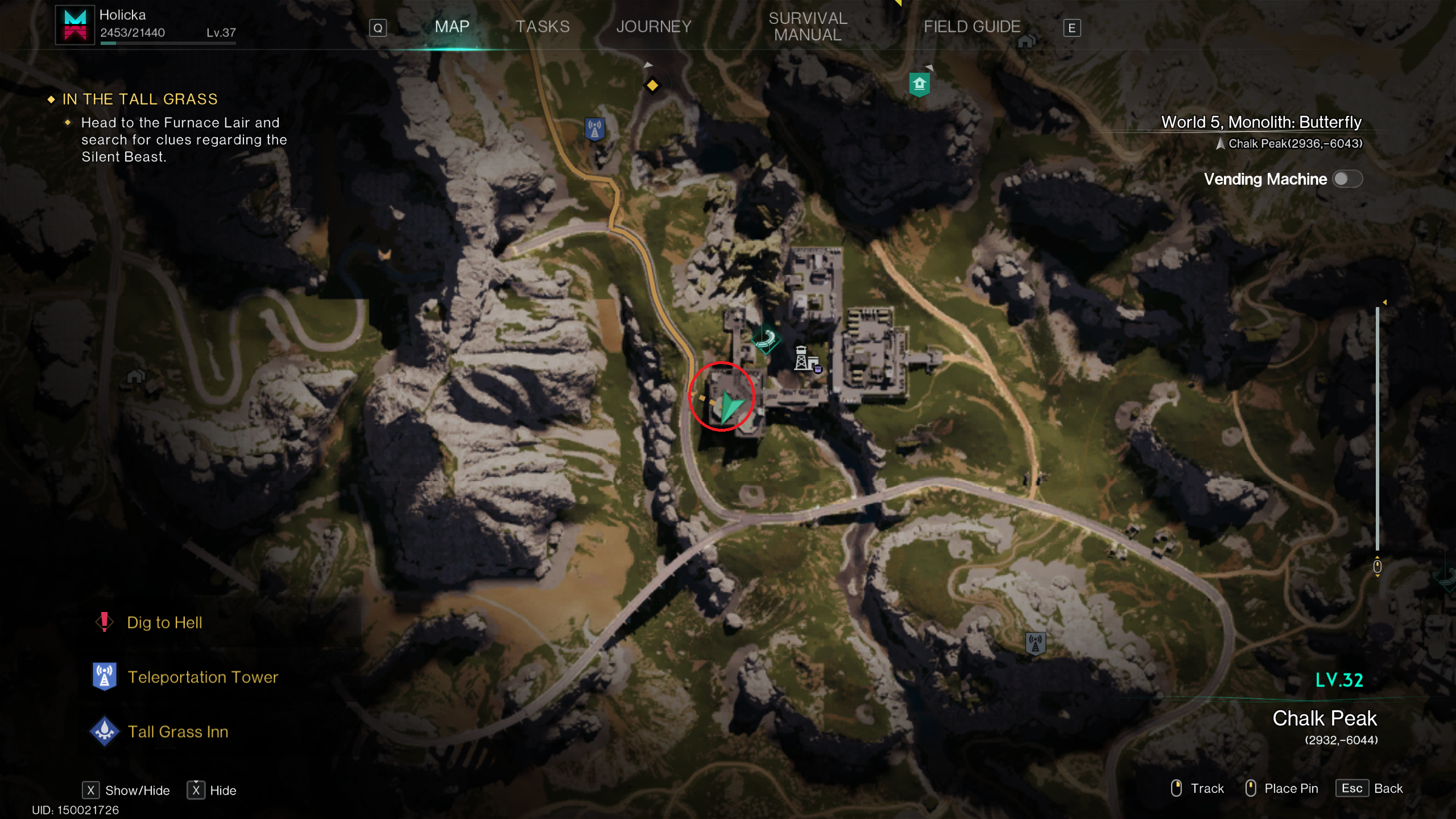Select the southeastern teleportation tower marker

coord(1035,643)
